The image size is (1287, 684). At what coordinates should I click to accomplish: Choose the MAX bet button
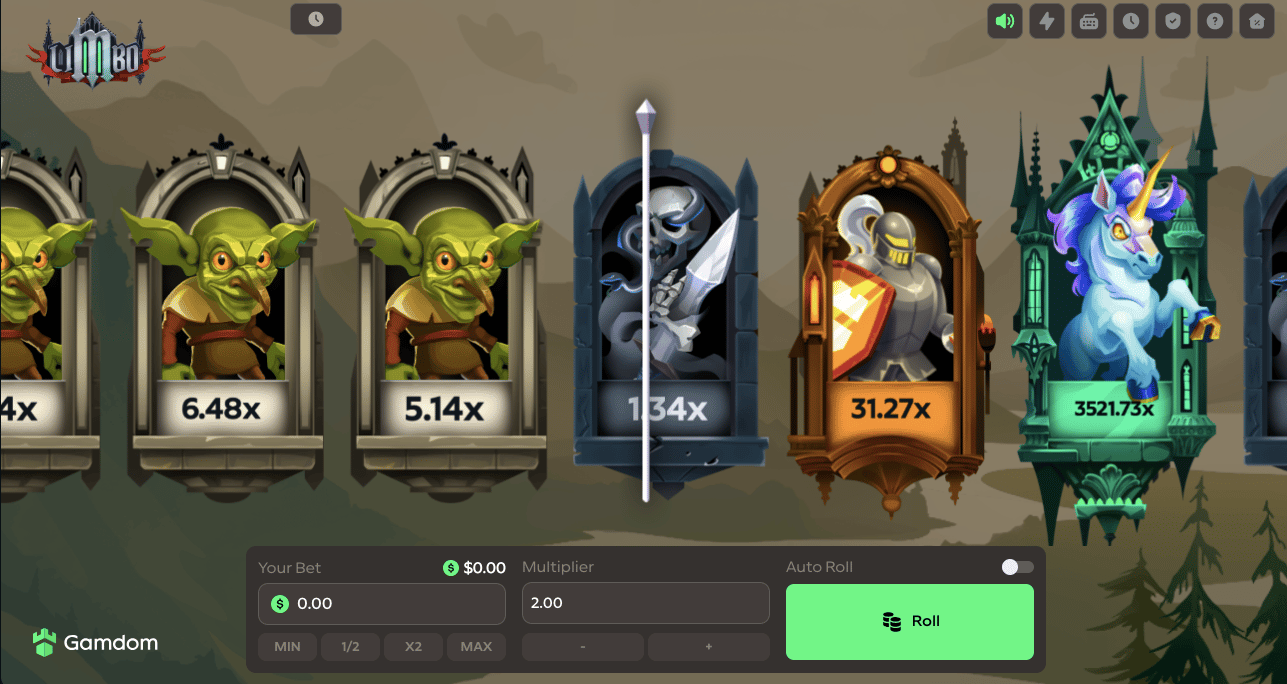coord(476,647)
